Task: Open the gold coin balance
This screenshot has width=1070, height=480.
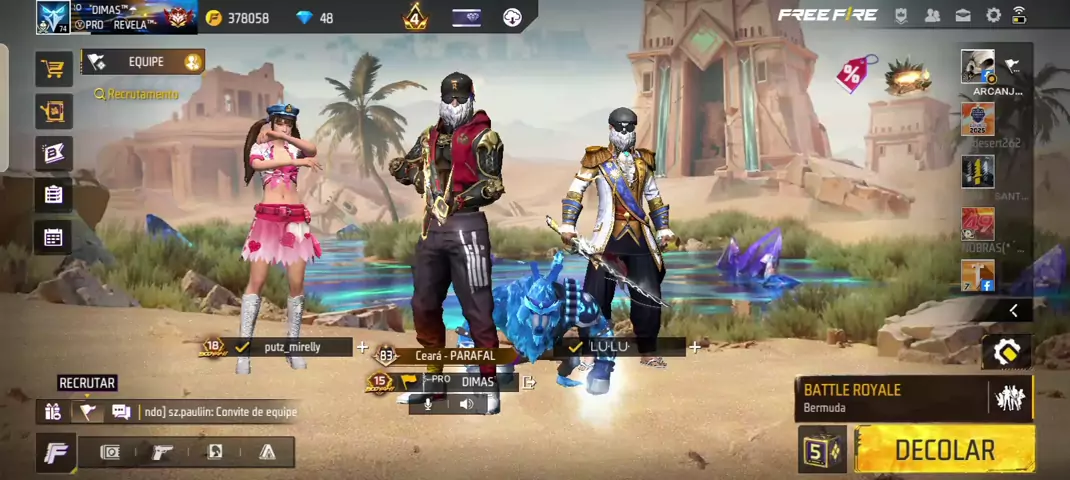Action: tap(238, 18)
